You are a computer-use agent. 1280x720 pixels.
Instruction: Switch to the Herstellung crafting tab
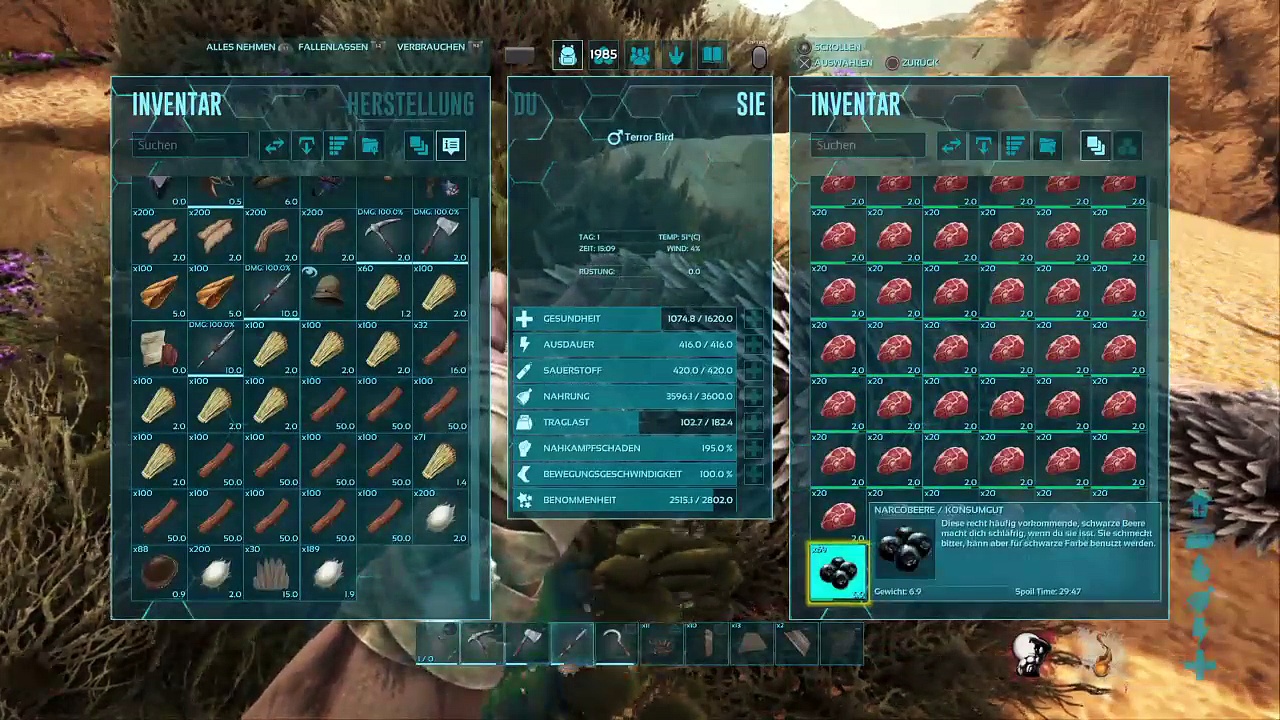click(410, 104)
